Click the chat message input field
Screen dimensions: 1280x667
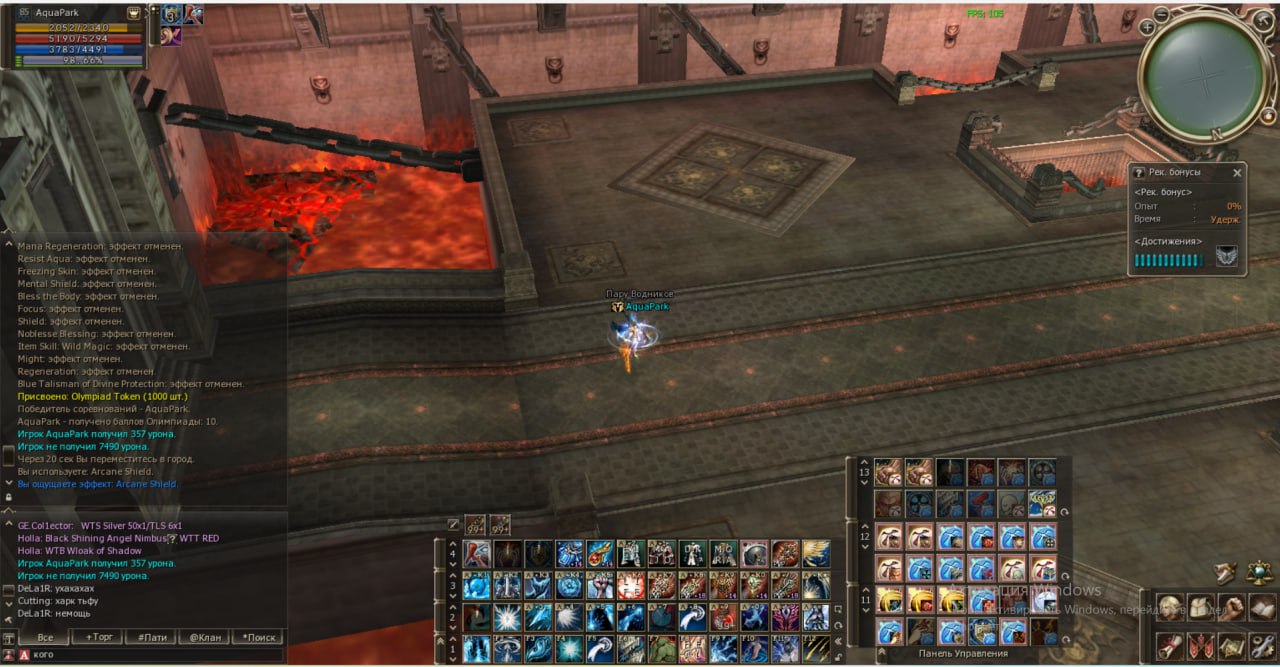pyautogui.click(x=150, y=654)
